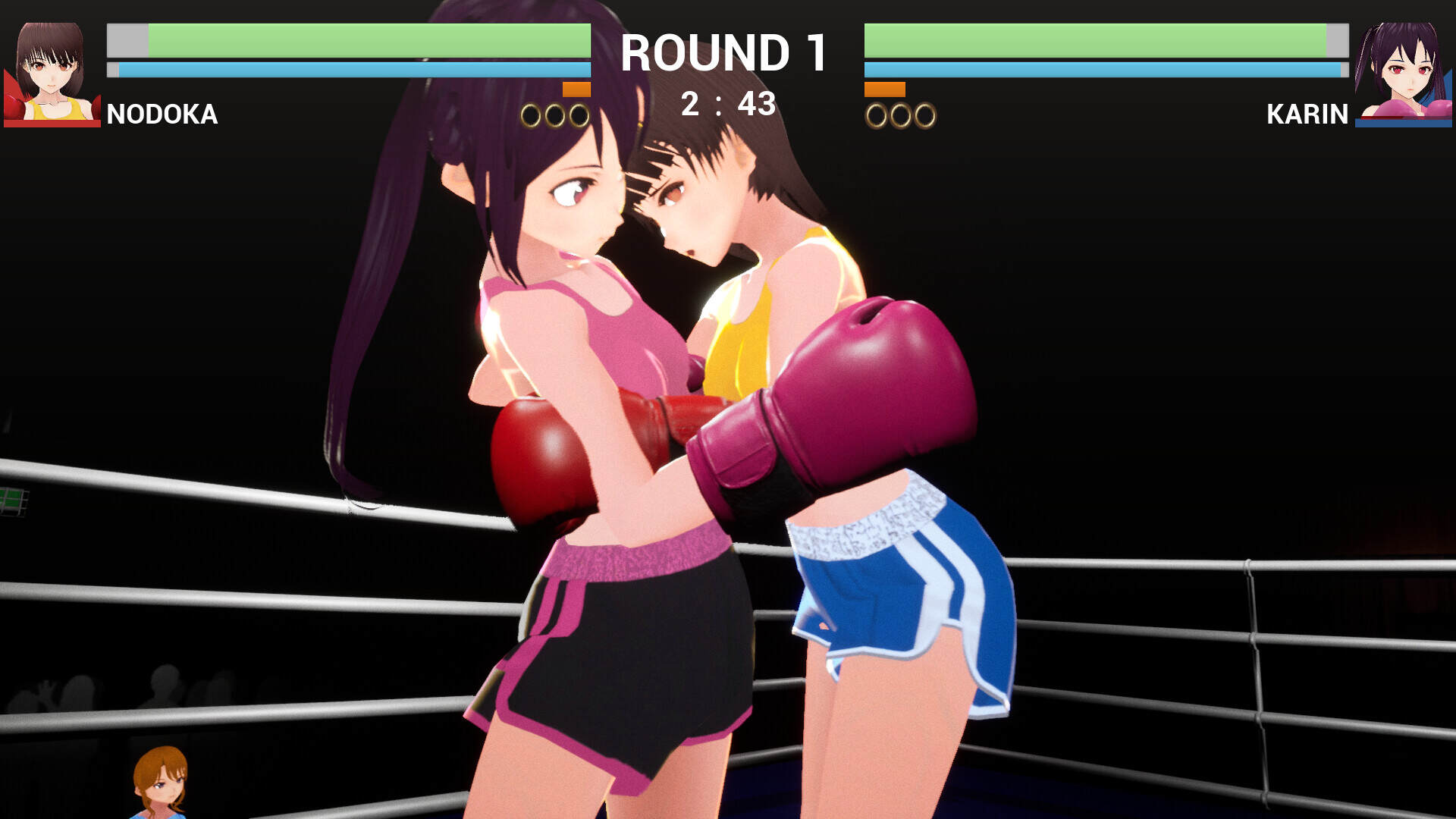
Task: Expand Nodoka's health bar details
Action: (349, 39)
